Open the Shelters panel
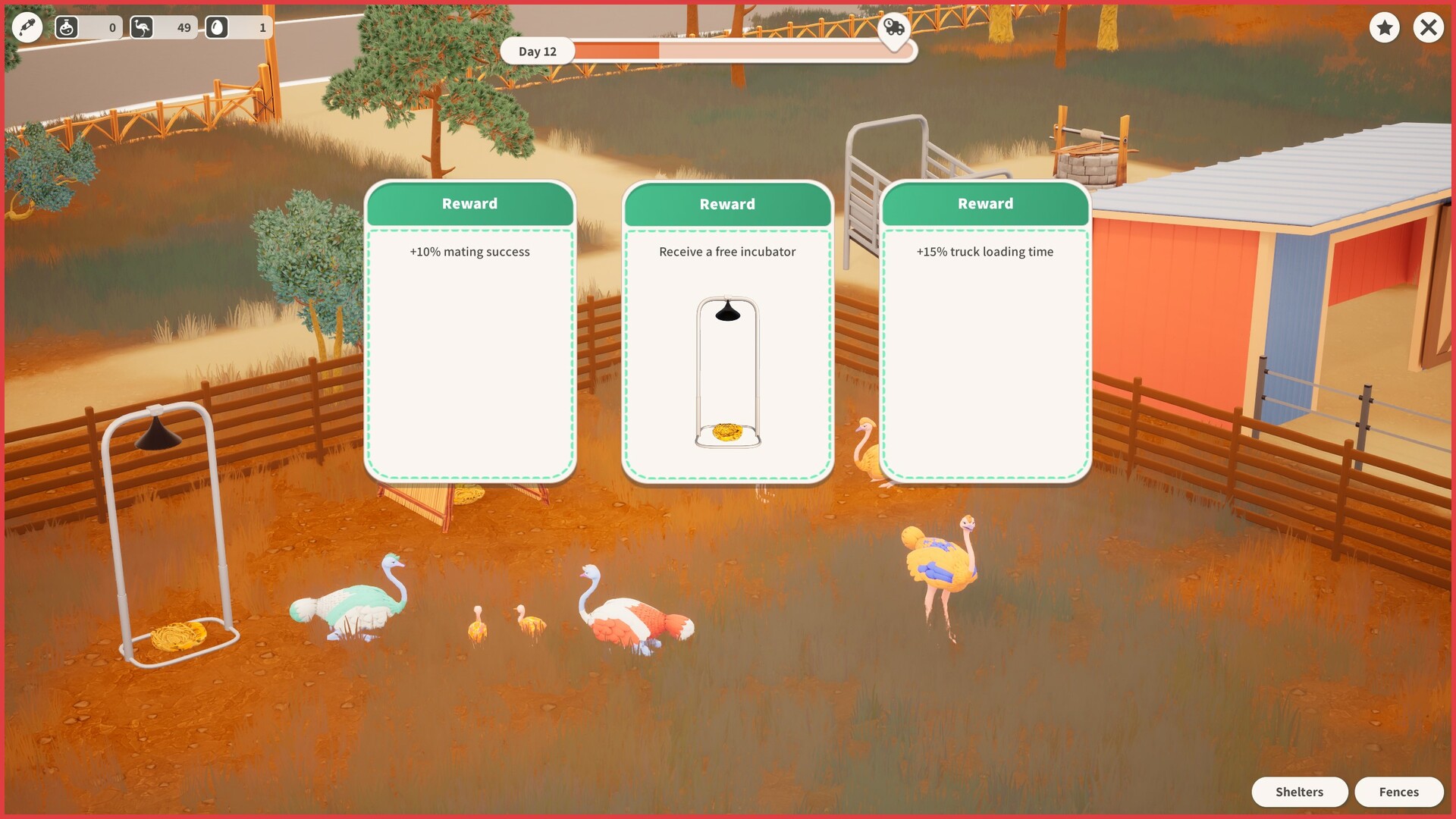Viewport: 1456px width, 819px height. point(1300,791)
